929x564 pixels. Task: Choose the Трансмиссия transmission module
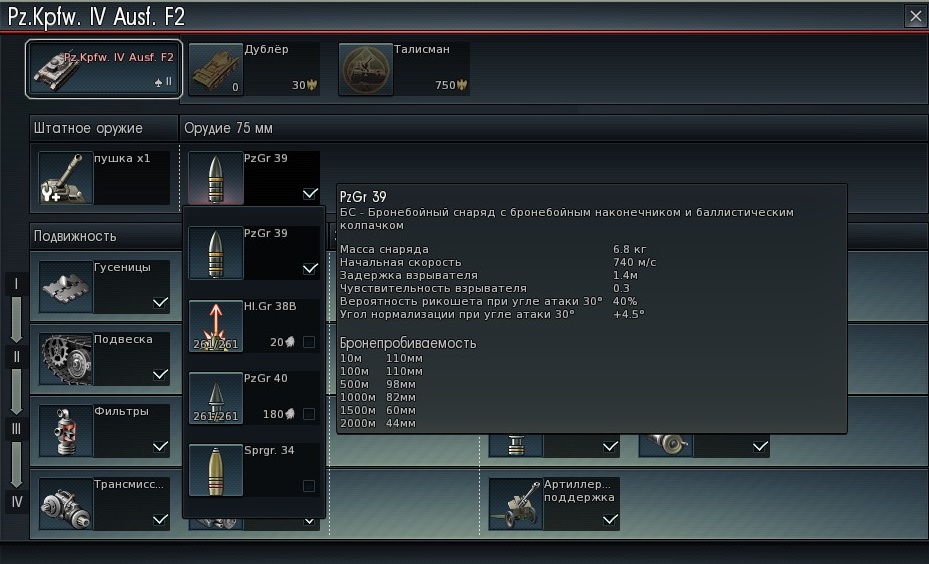pyautogui.click(x=104, y=503)
